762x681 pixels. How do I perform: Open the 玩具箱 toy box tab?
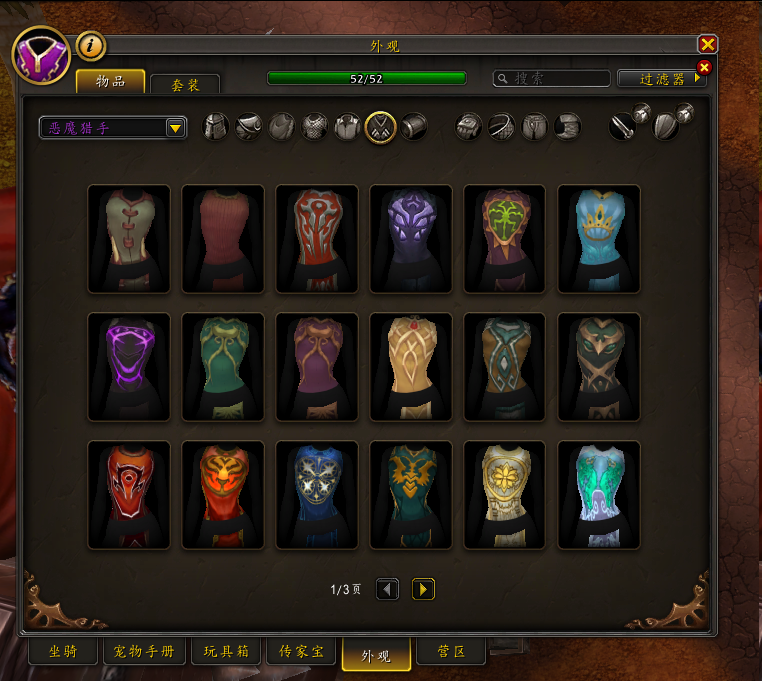coord(225,652)
